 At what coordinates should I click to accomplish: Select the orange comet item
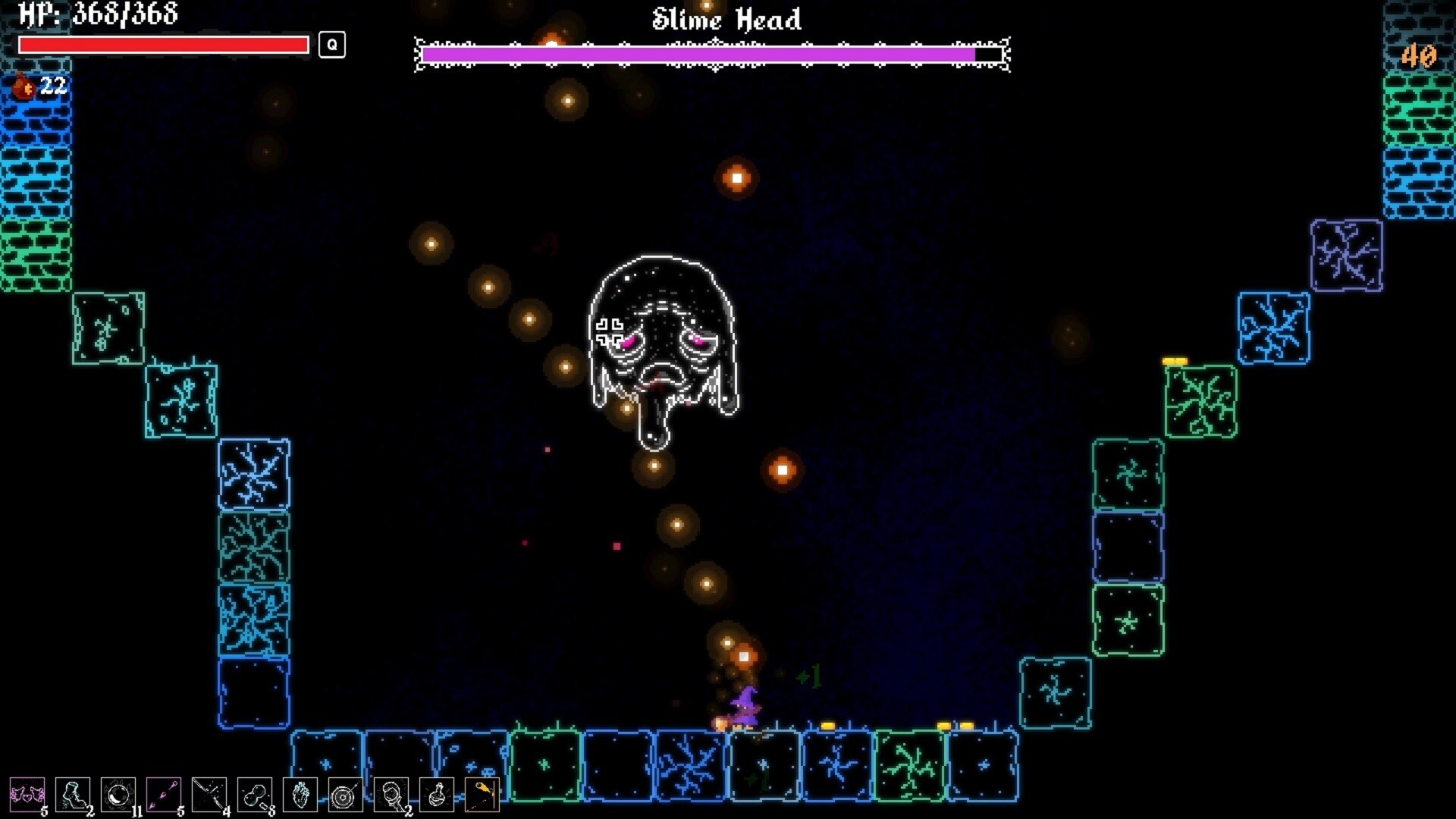pos(482,795)
